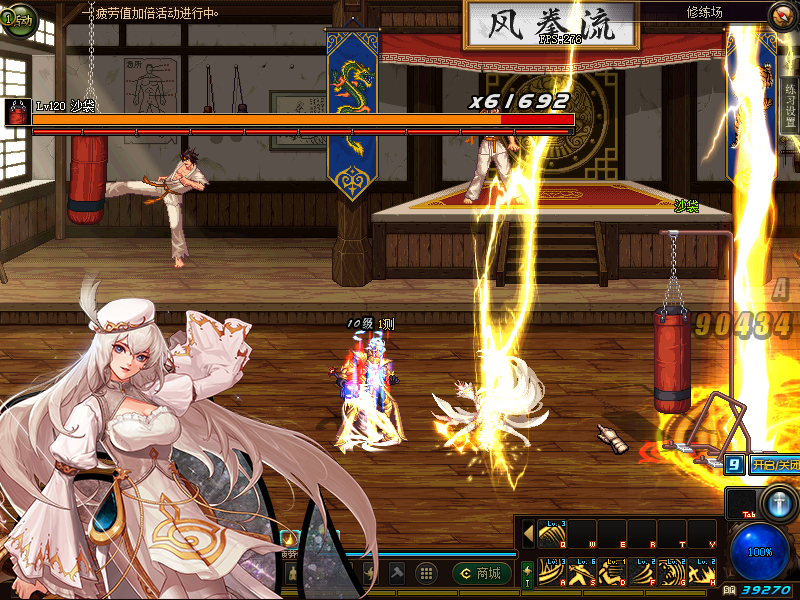The height and width of the screenshot is (600, 800).
Task: Activate the Lv.3 skill on the Q slot
Action: click(x=551, y=535)
